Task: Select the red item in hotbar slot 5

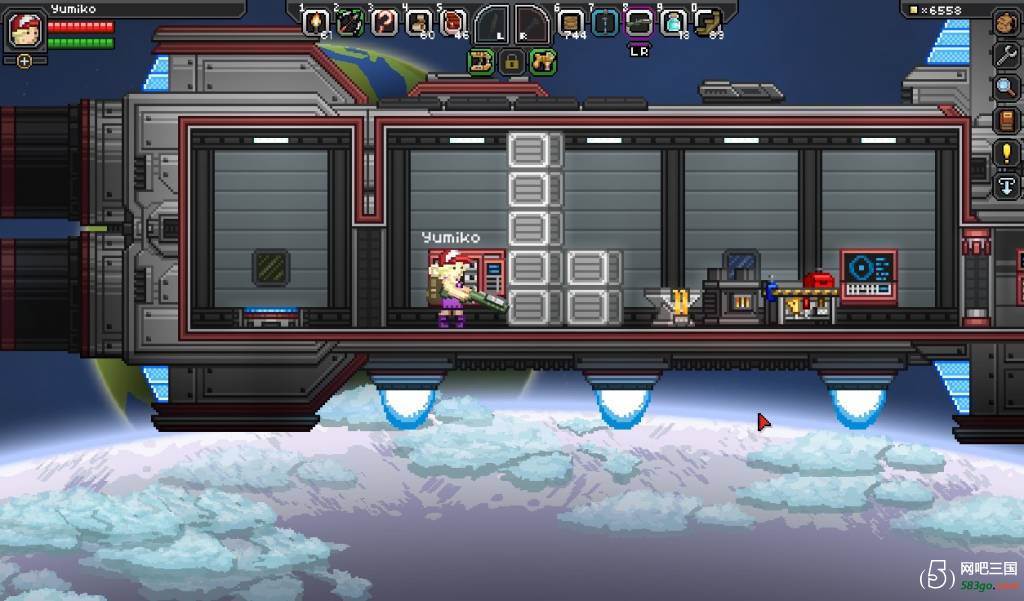Action: click(453, 23)
